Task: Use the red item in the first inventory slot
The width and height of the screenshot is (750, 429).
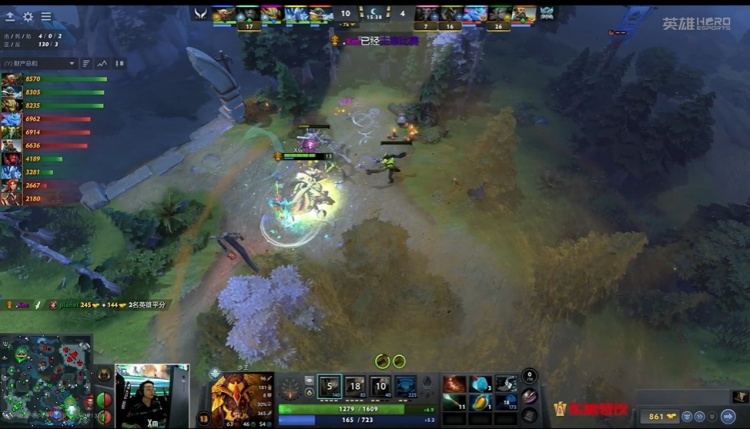Action: [455, 384]
